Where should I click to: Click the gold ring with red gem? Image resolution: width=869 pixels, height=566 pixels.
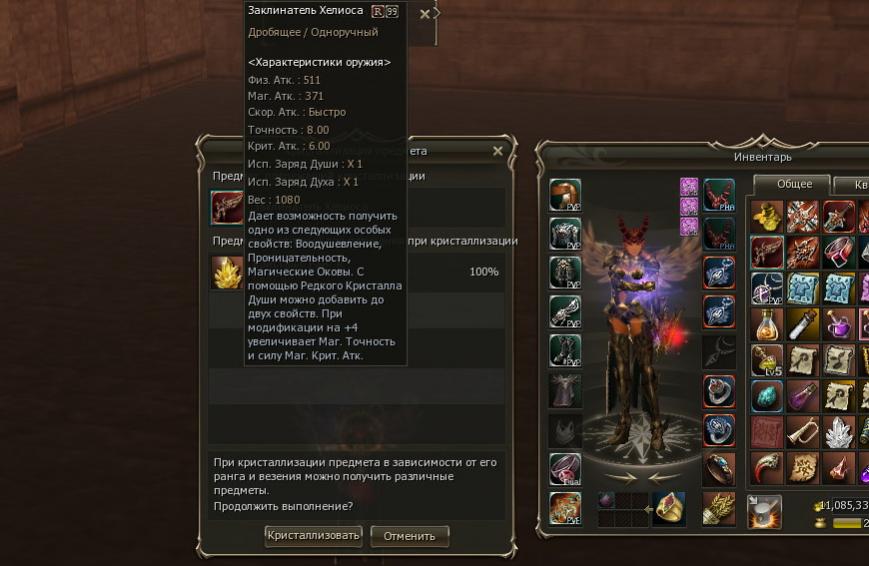click(x=668, y=508)
